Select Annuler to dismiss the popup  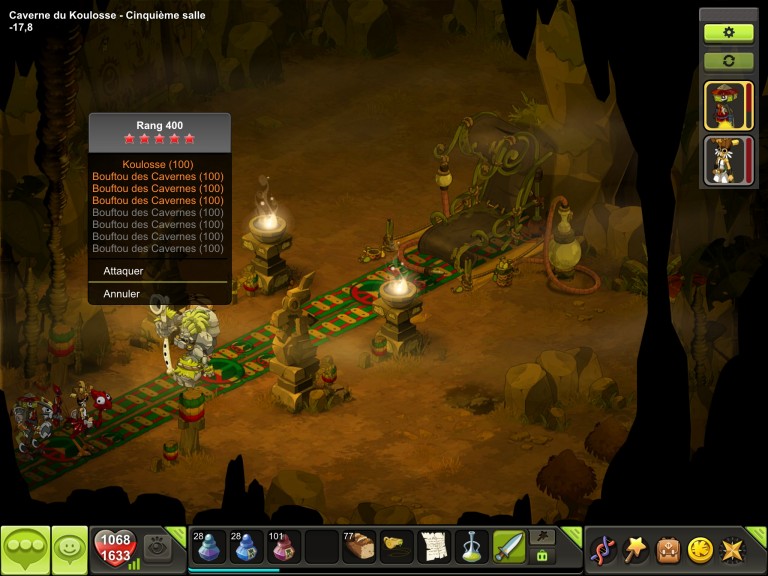click(122, 294)
